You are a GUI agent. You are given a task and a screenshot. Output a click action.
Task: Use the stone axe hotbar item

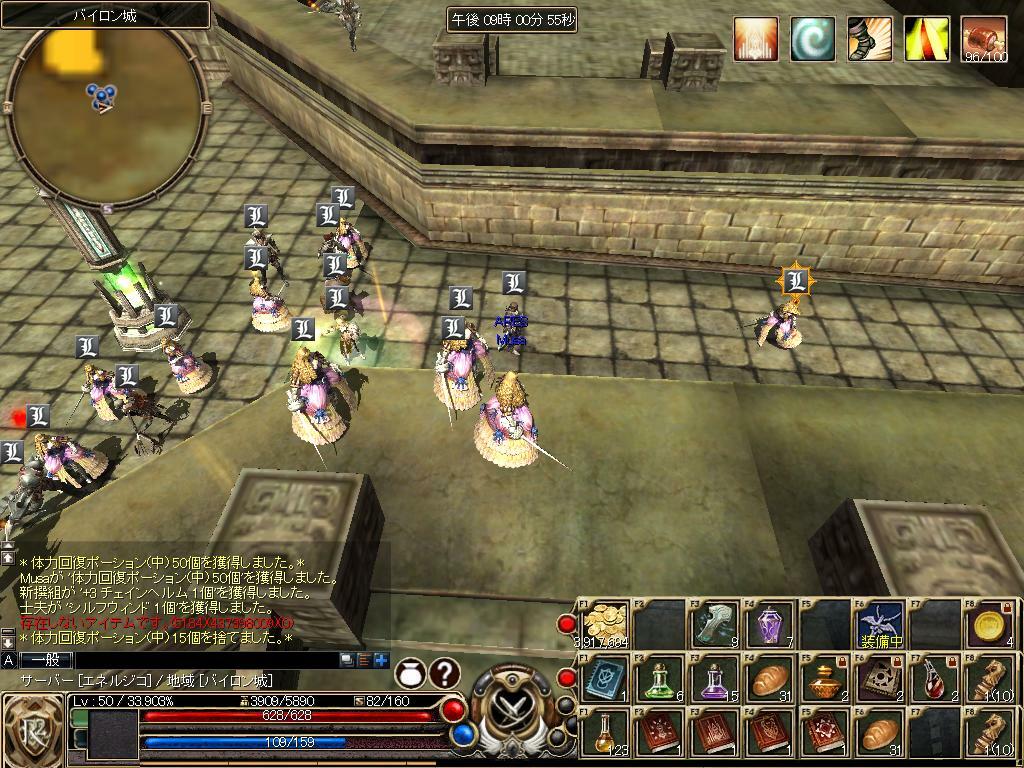coord(715,625)
